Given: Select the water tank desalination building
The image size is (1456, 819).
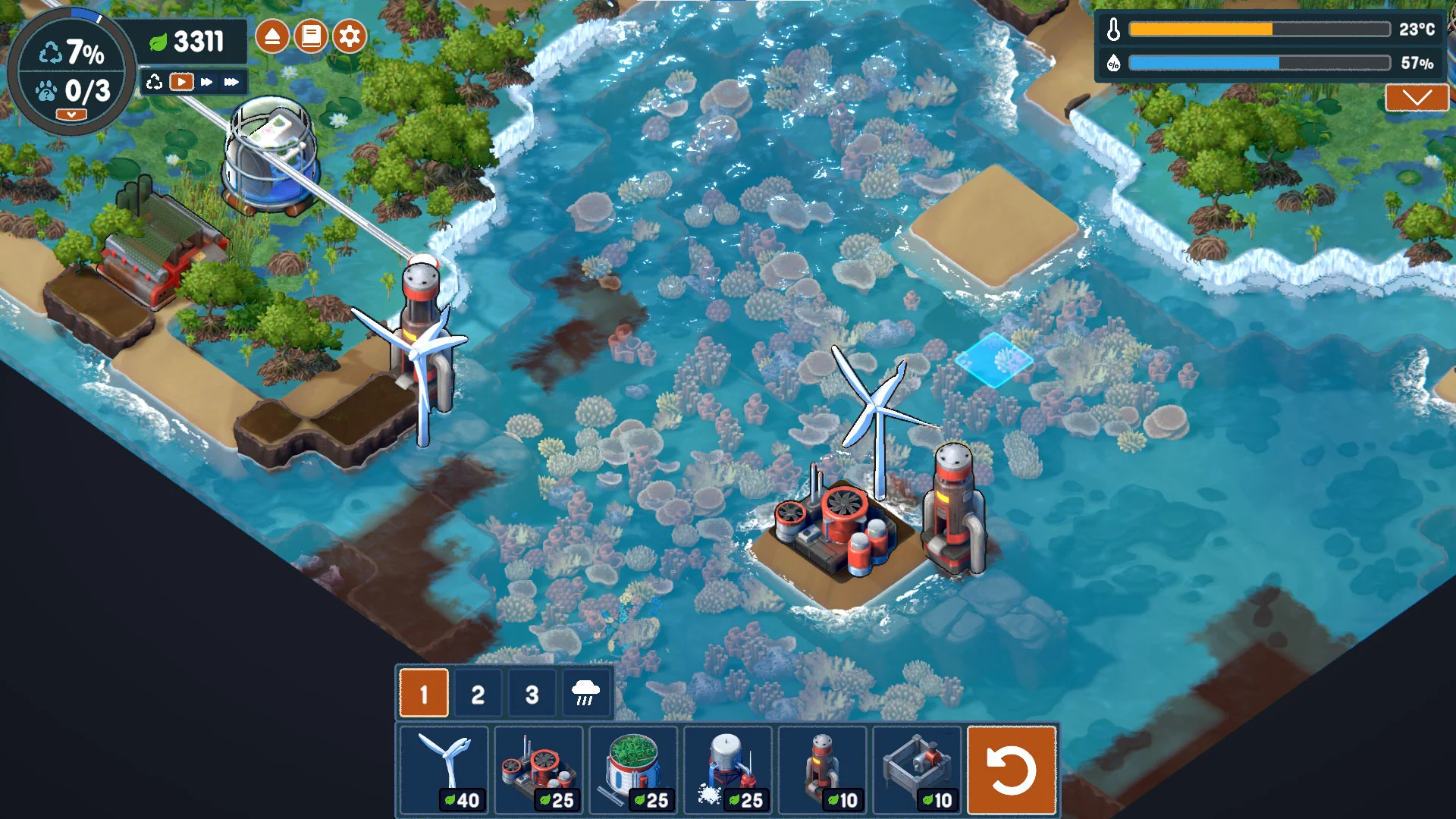Looking at the screenshot, I should [x=728, y=769].
